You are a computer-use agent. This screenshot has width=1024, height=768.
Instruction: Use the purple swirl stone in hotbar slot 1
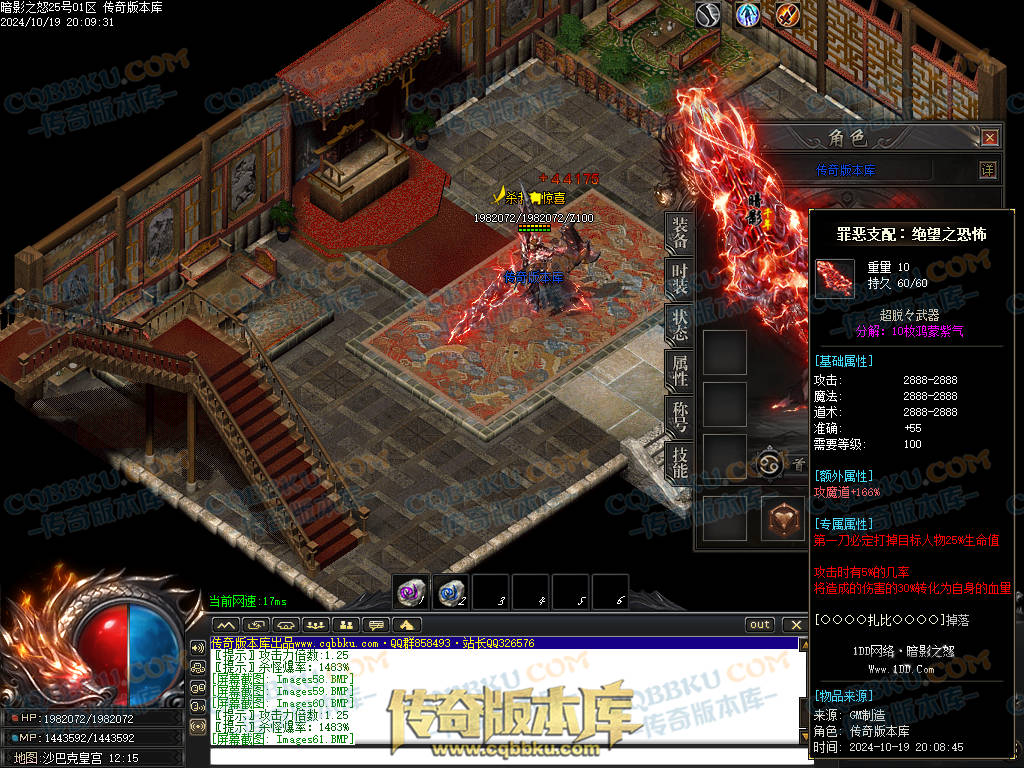click(410, 591)
